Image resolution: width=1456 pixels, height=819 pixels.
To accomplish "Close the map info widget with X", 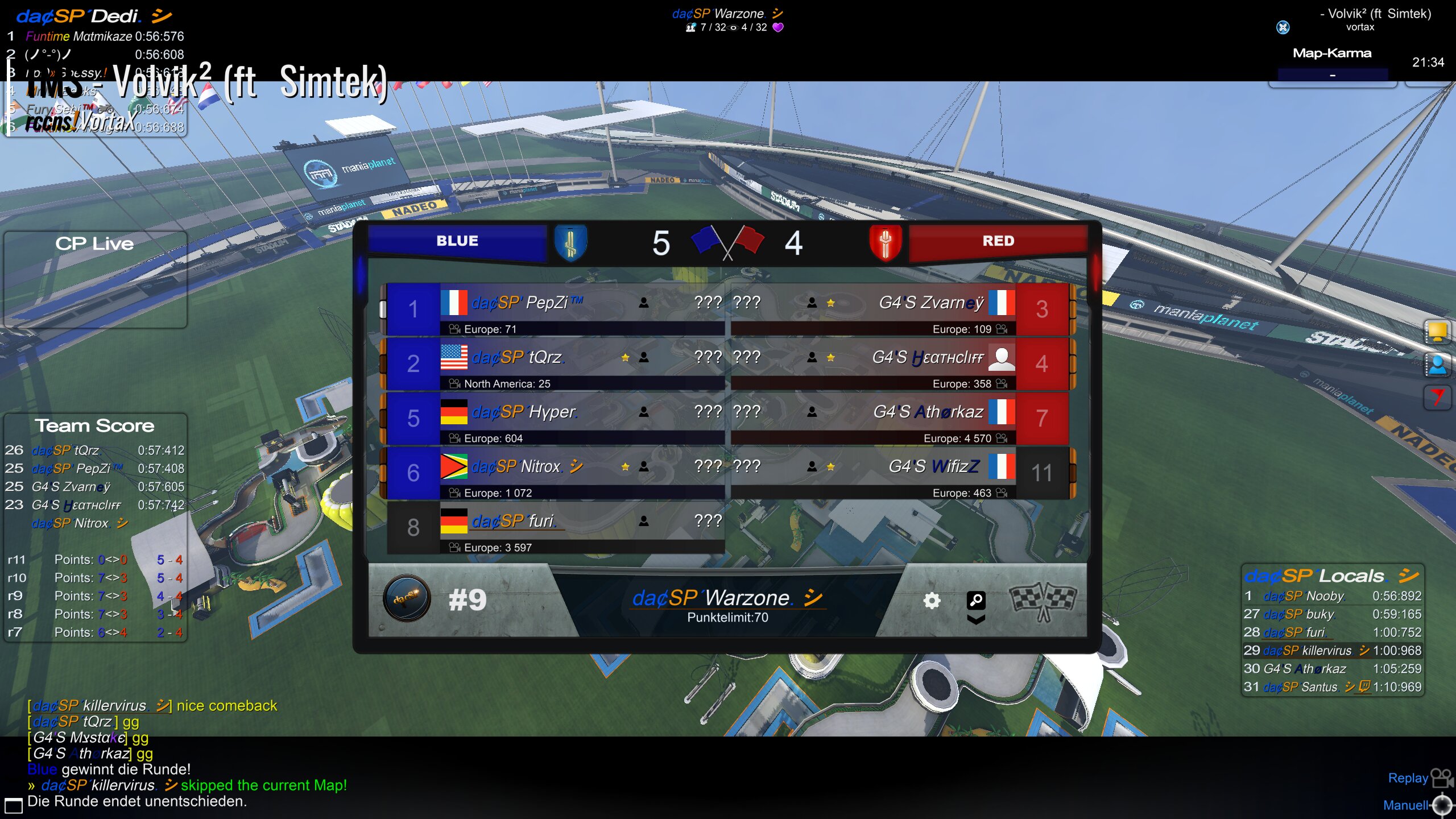I will [x=1283, y=27].
